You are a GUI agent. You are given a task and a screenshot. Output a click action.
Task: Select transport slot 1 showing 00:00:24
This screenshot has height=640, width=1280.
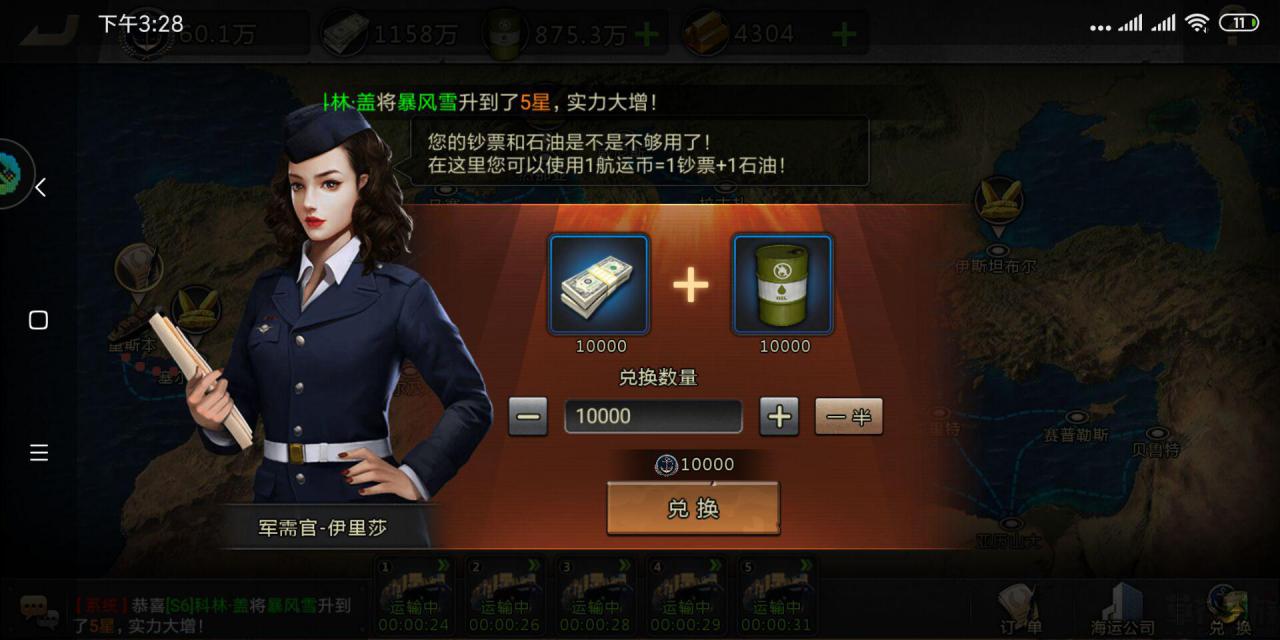pos(414,596)
